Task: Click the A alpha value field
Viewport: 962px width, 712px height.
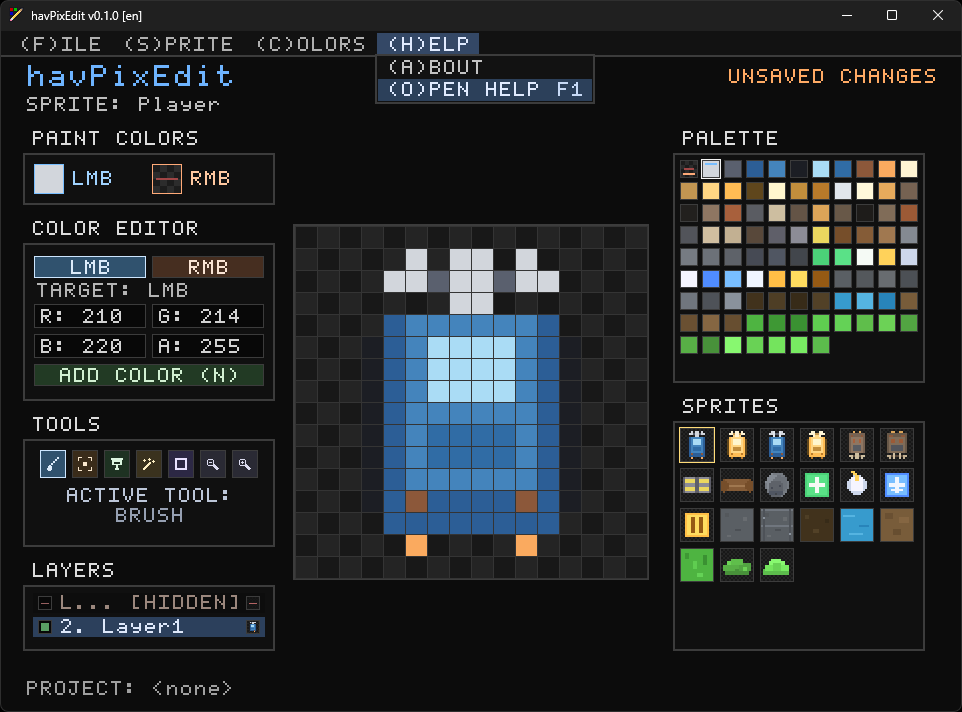Action: [208, 346]
